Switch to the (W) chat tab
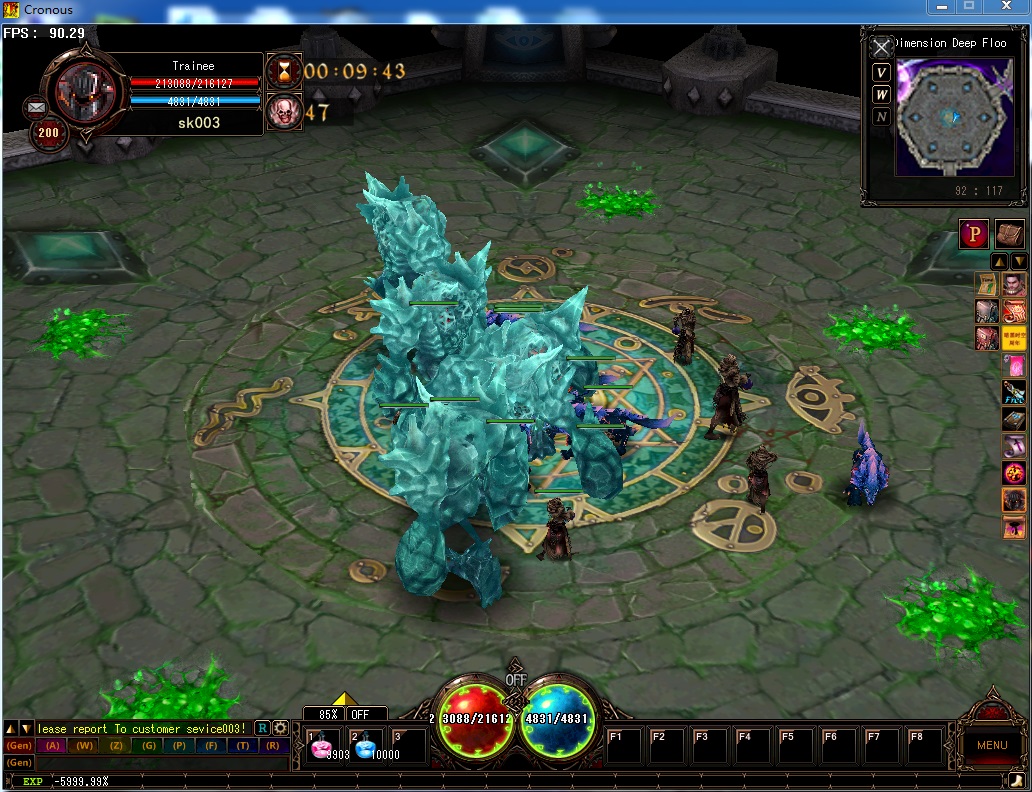Screen dimensions: 1032x792 [x=84, y=746]
